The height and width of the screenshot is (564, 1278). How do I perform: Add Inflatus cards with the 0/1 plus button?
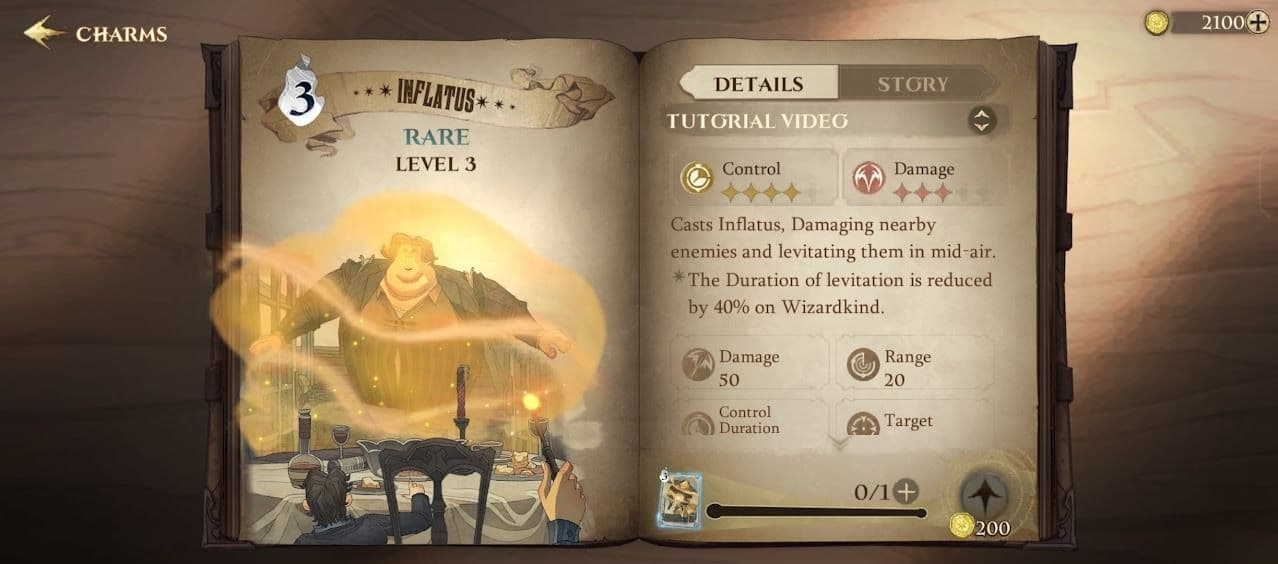(906, 491)
